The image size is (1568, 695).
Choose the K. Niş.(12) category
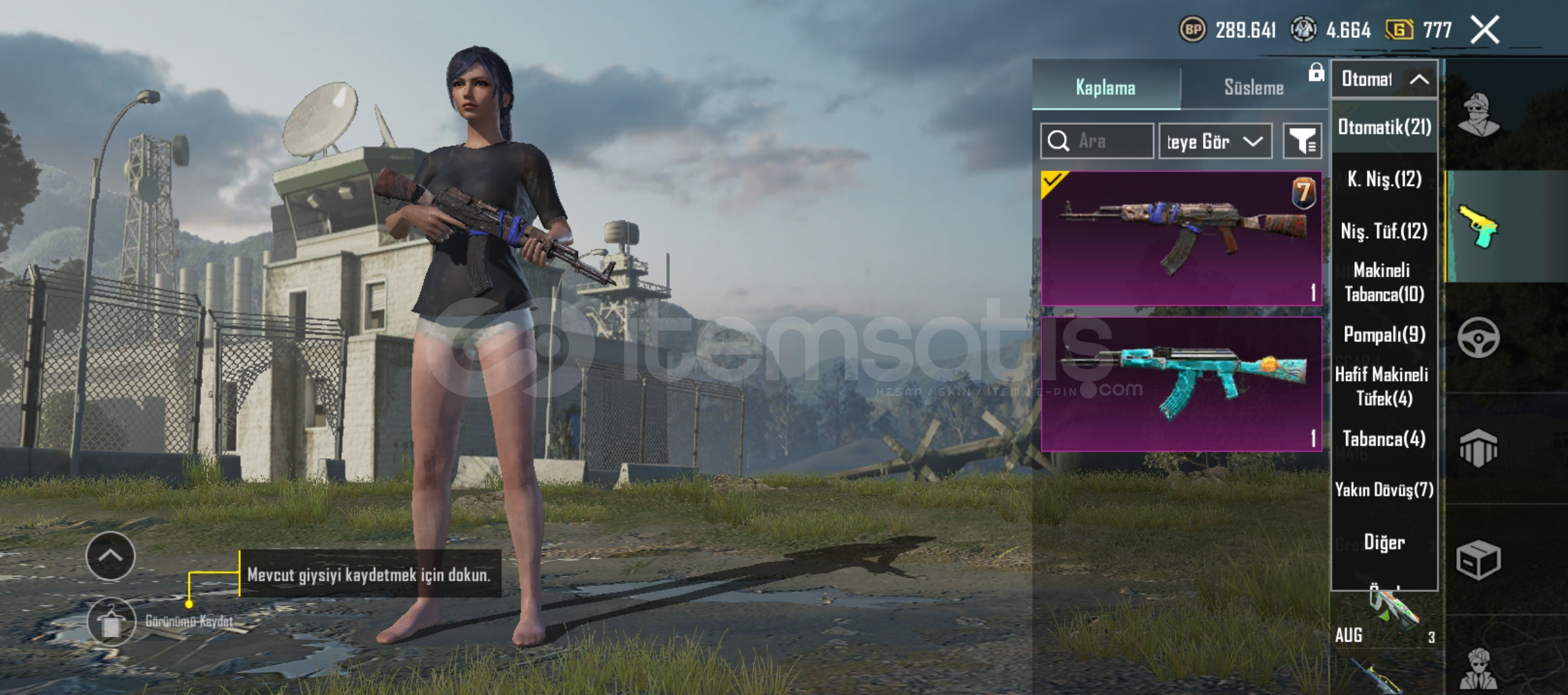[1384, 179]
